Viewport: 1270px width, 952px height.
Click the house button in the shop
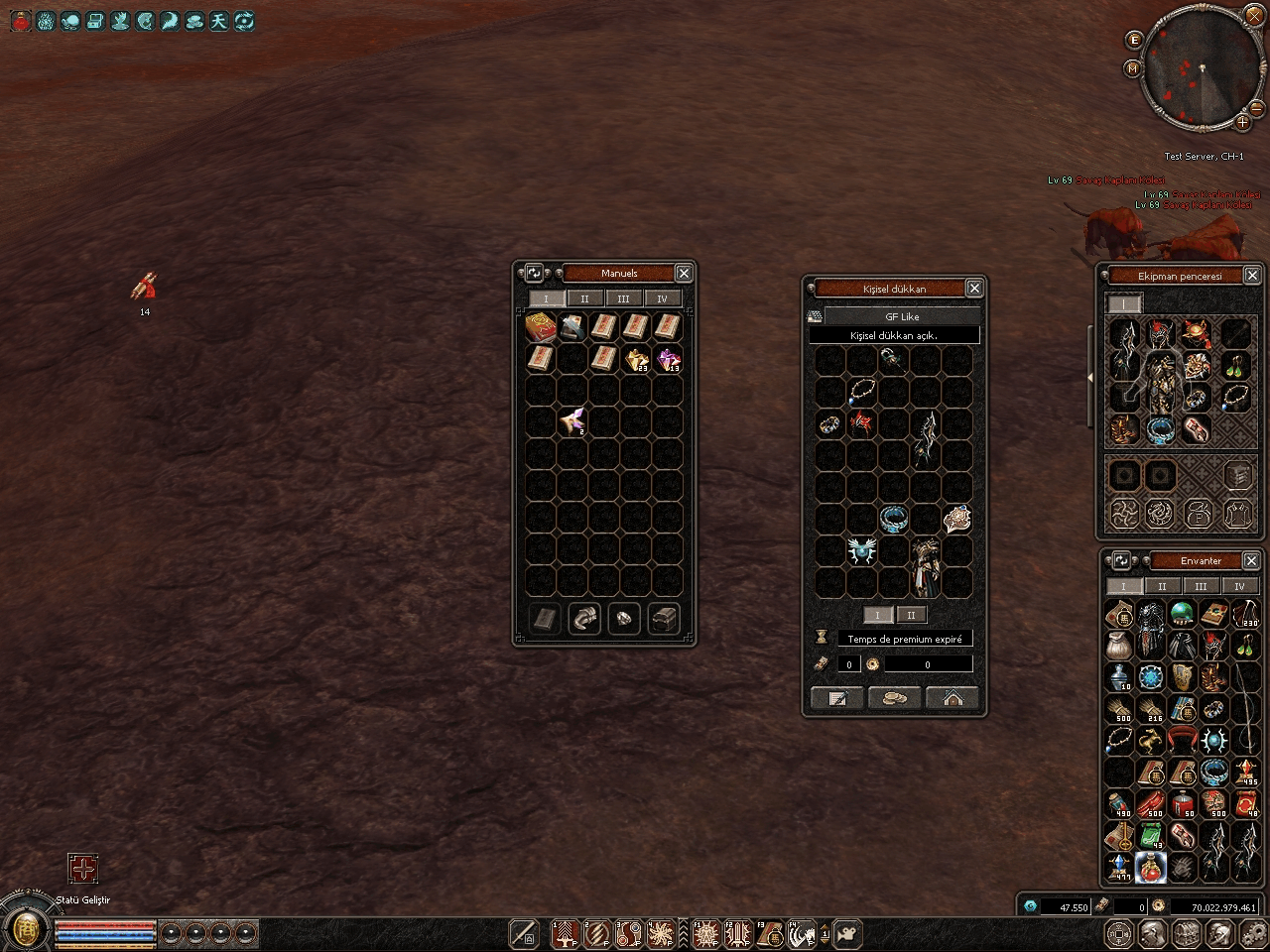click(x=952, y=698)
